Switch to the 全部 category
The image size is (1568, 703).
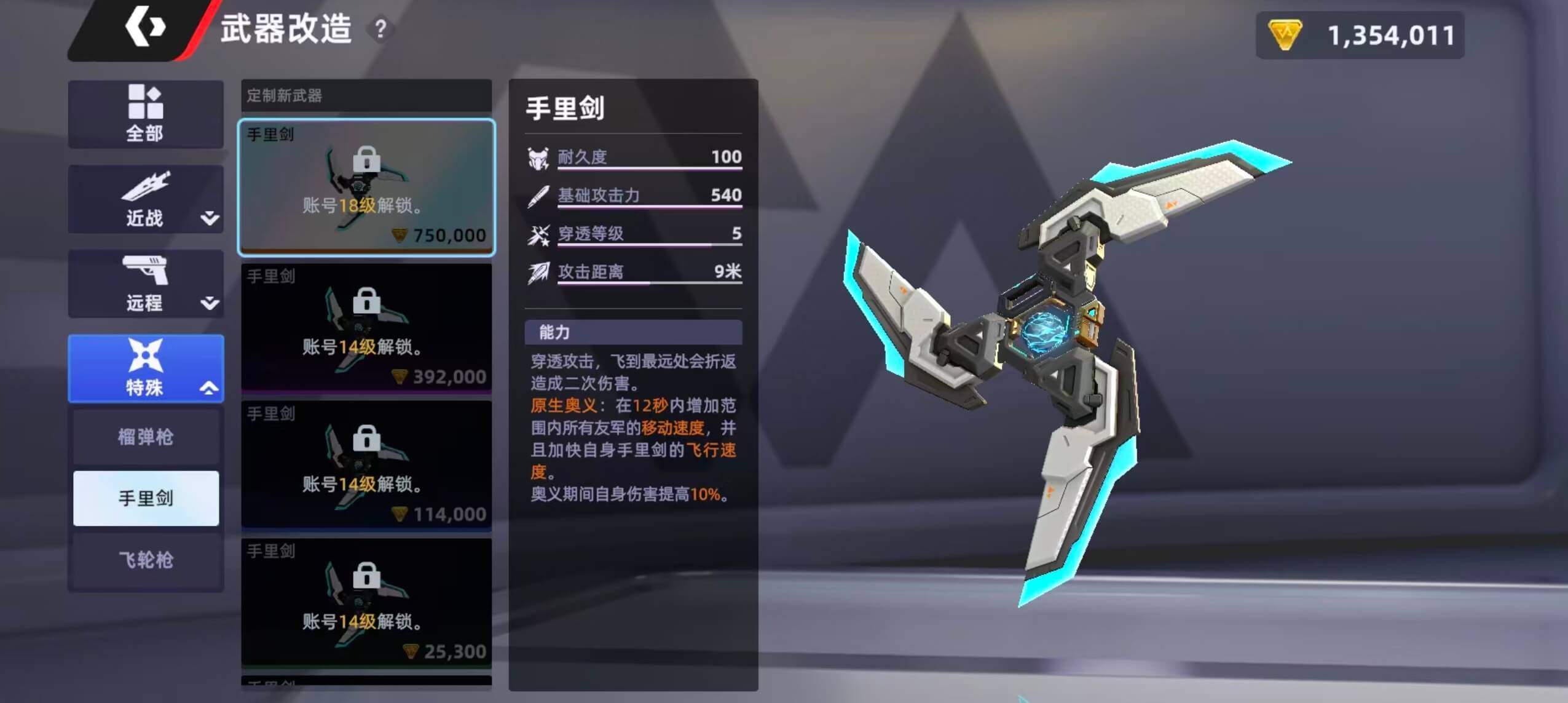(x=146, y=114)
